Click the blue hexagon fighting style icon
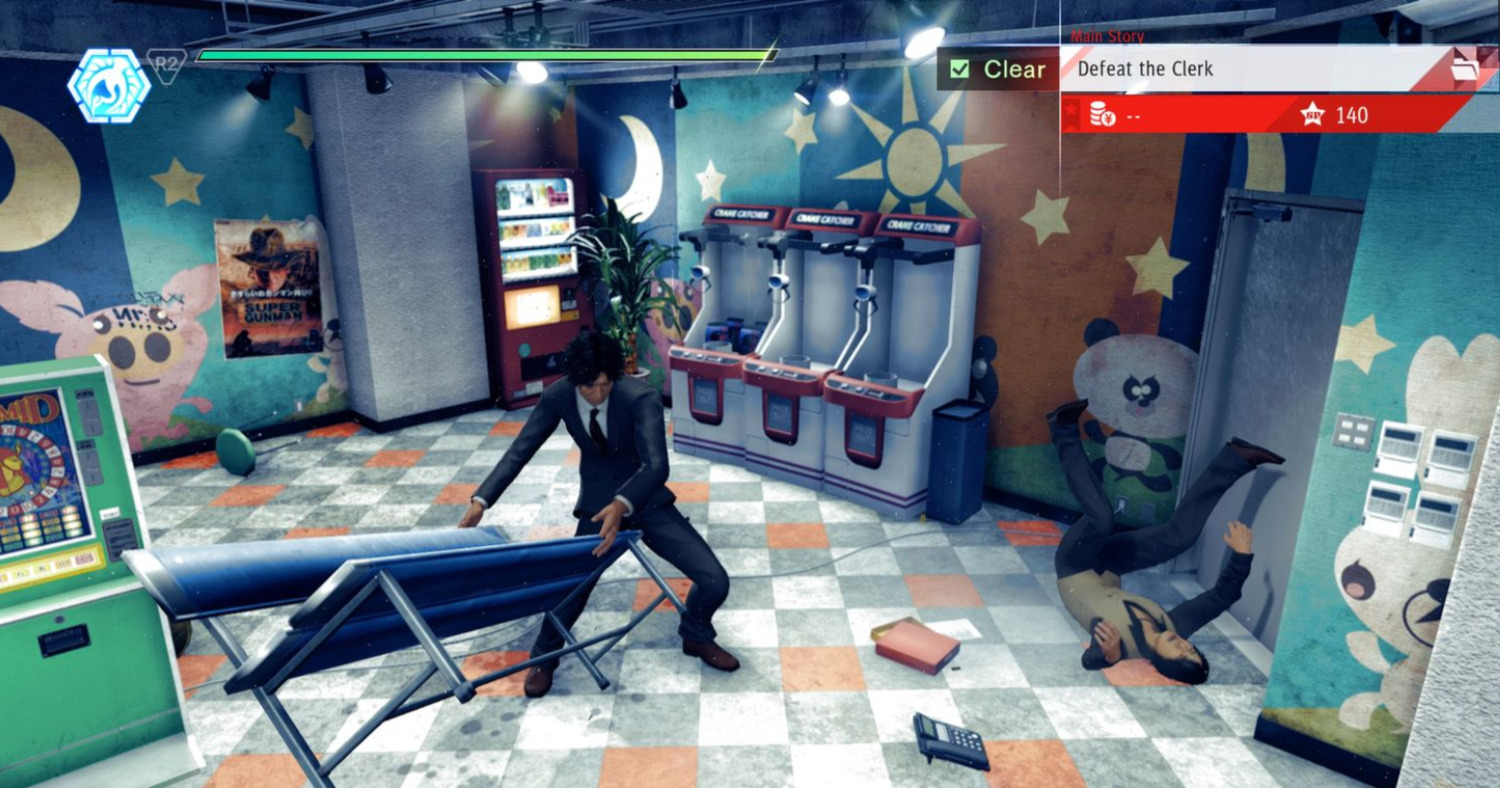The width and height of the screenshot is (1500, 788). 109,86
